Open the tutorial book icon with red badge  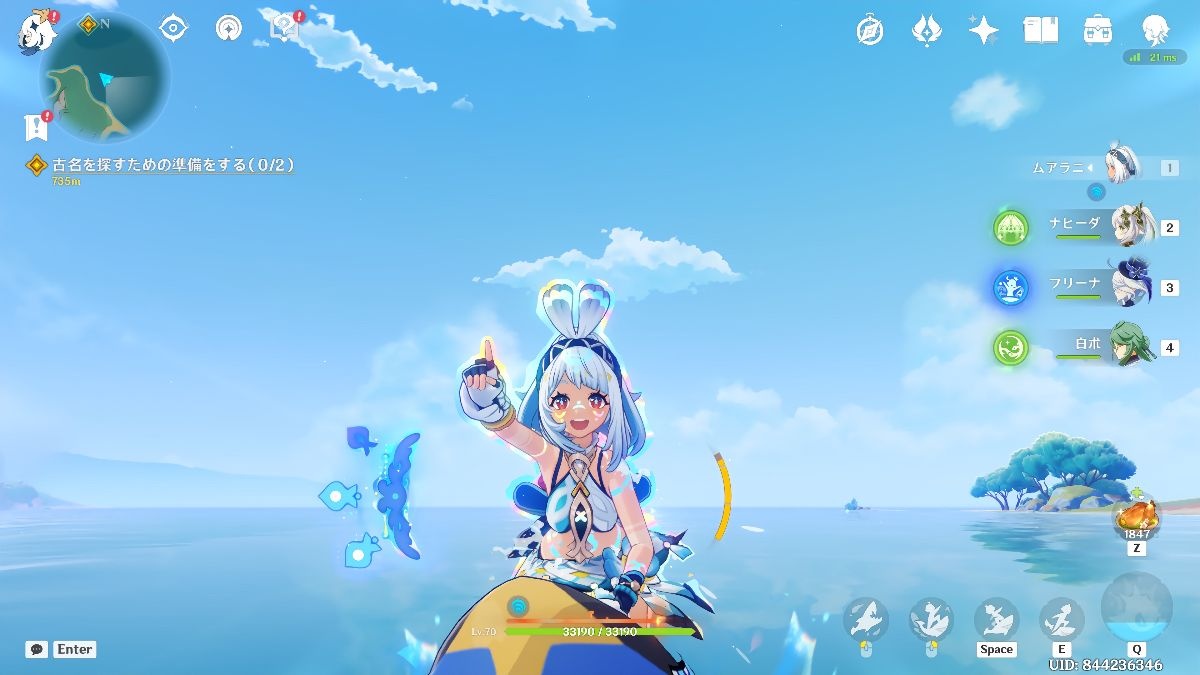[285, 27]
